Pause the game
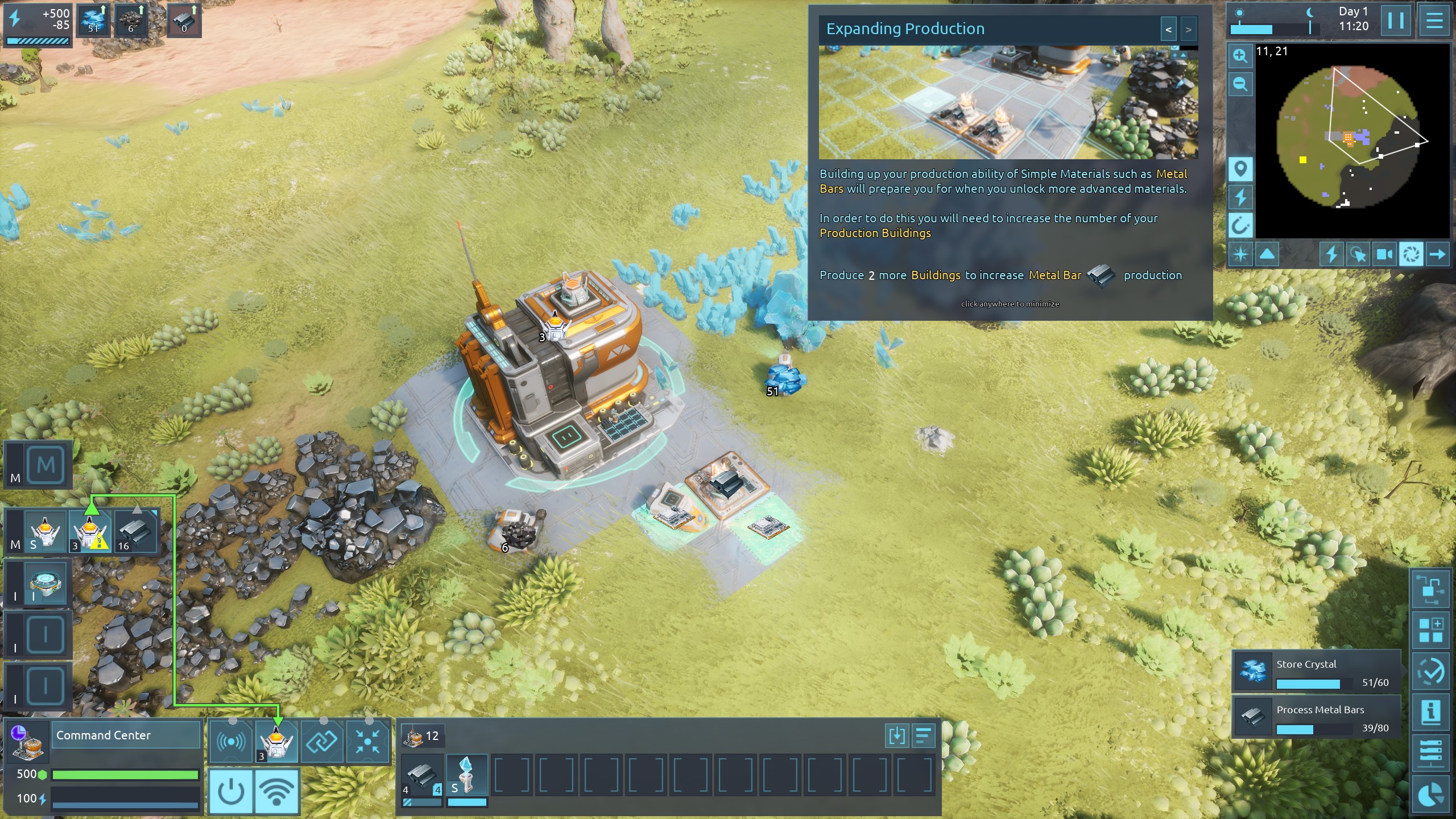1456x819 pixels. point(1395,21)
